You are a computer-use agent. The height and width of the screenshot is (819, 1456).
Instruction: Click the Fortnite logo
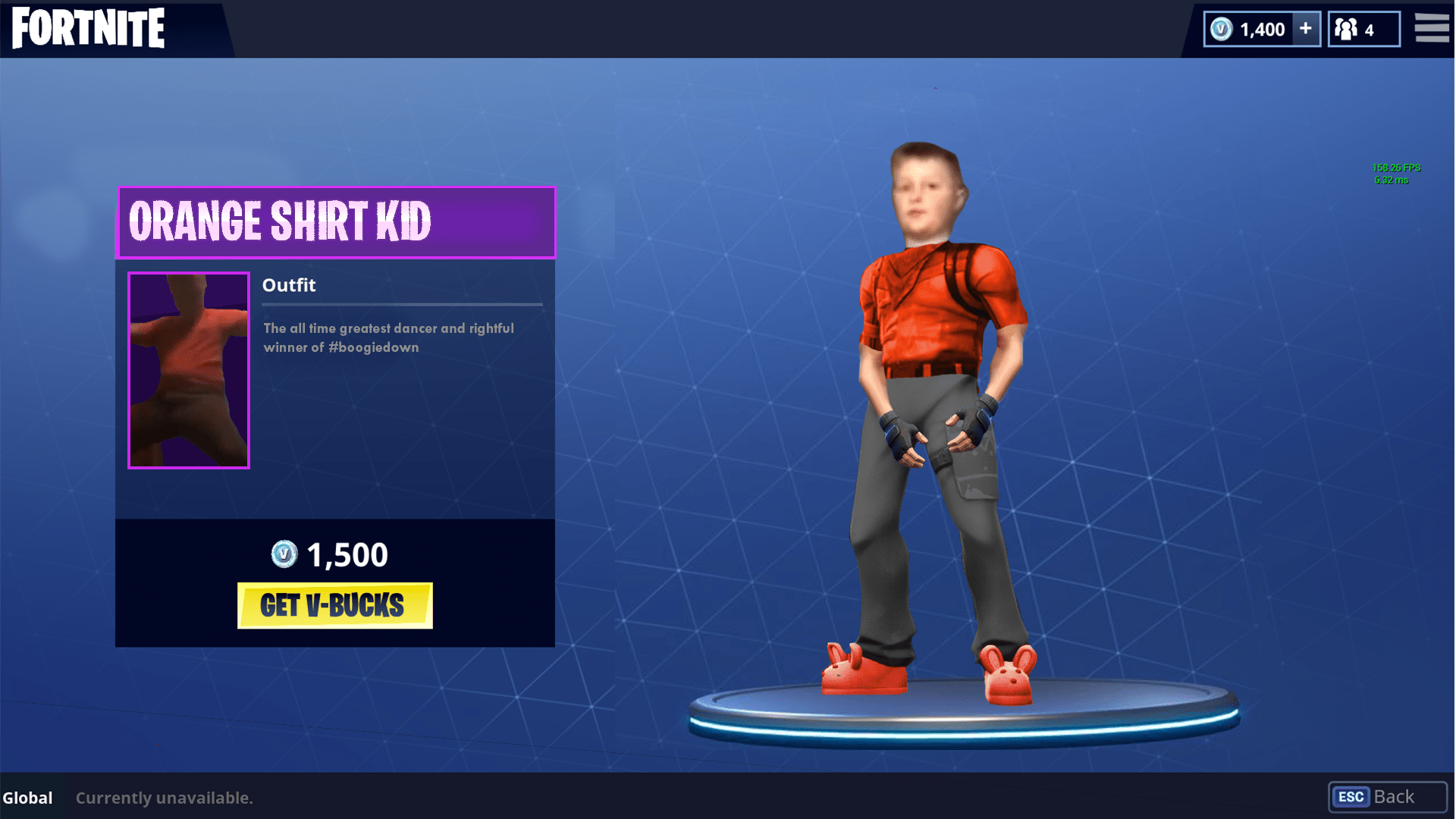click(x=87, y=27)
